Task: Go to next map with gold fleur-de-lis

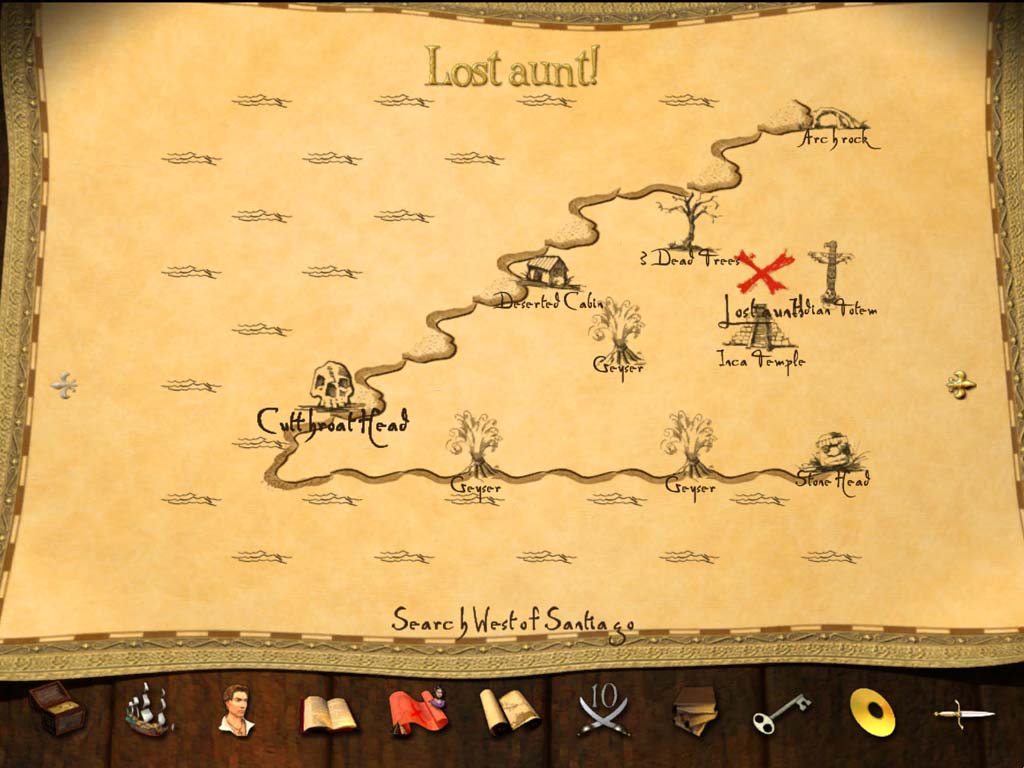Action: (x=960, y=385)
